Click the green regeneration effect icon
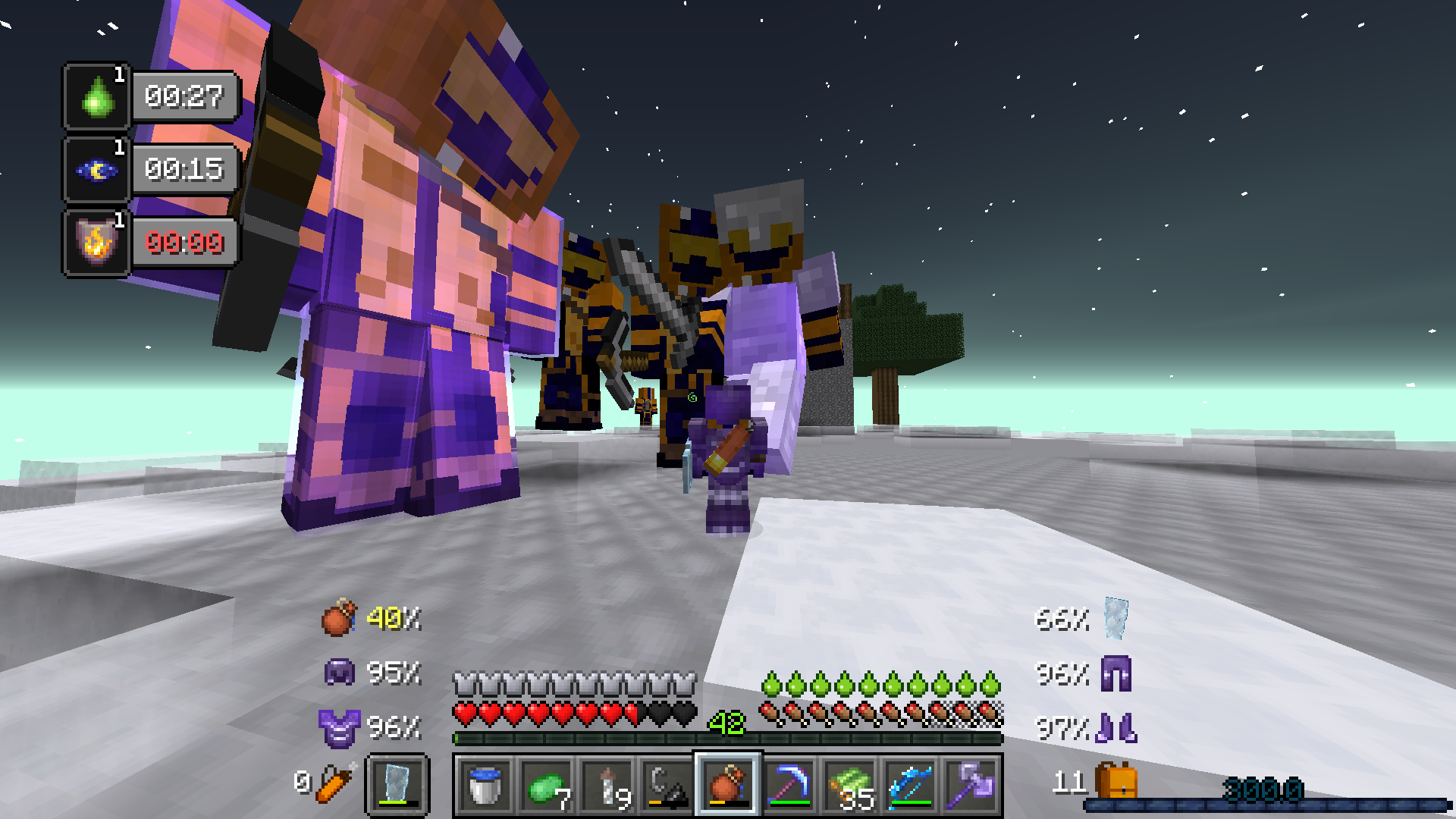This screenshot has height=819, width=1456. tap(96, 96)
